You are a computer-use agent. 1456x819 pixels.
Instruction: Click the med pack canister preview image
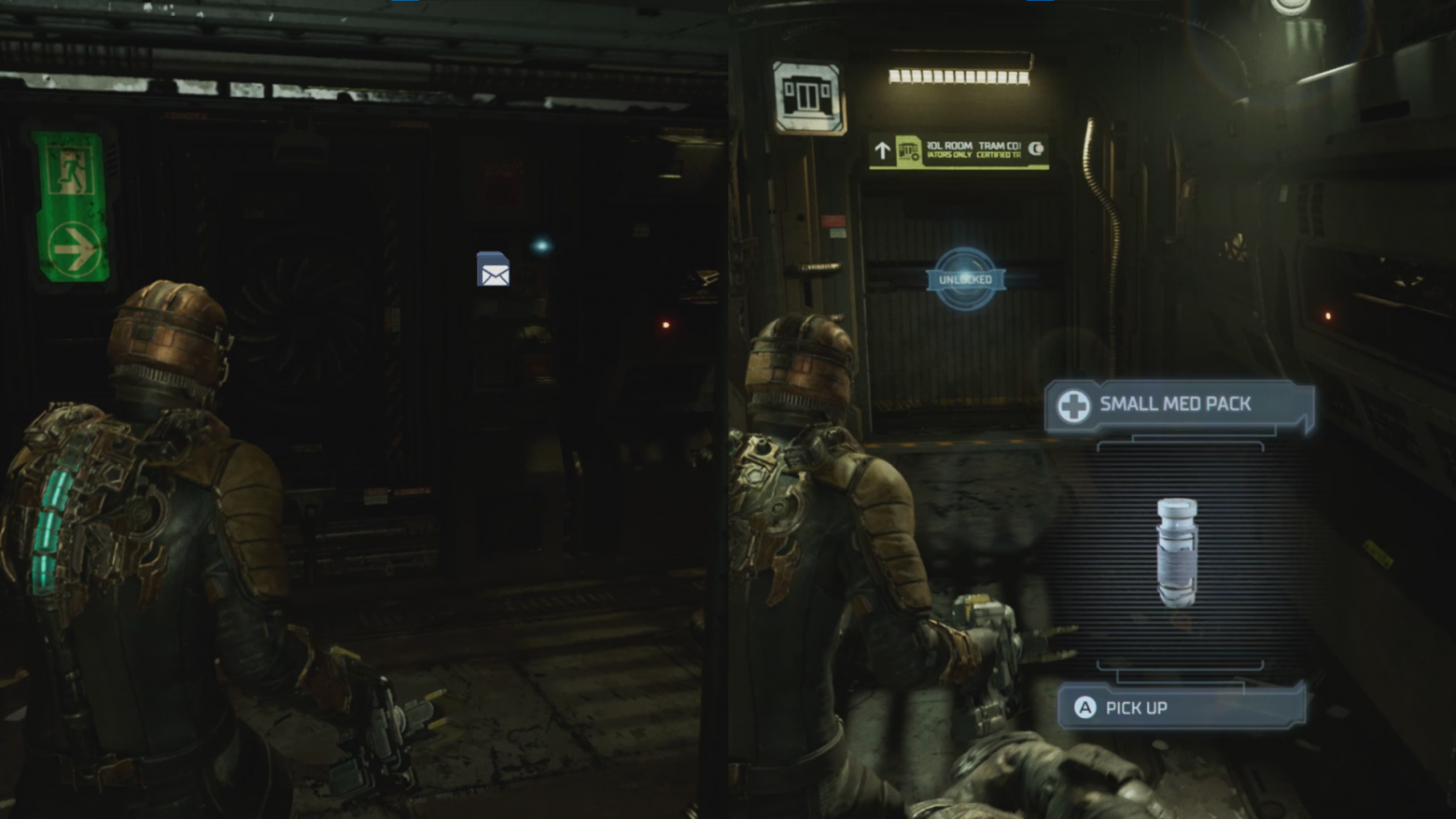click(x=1177, y=553)
